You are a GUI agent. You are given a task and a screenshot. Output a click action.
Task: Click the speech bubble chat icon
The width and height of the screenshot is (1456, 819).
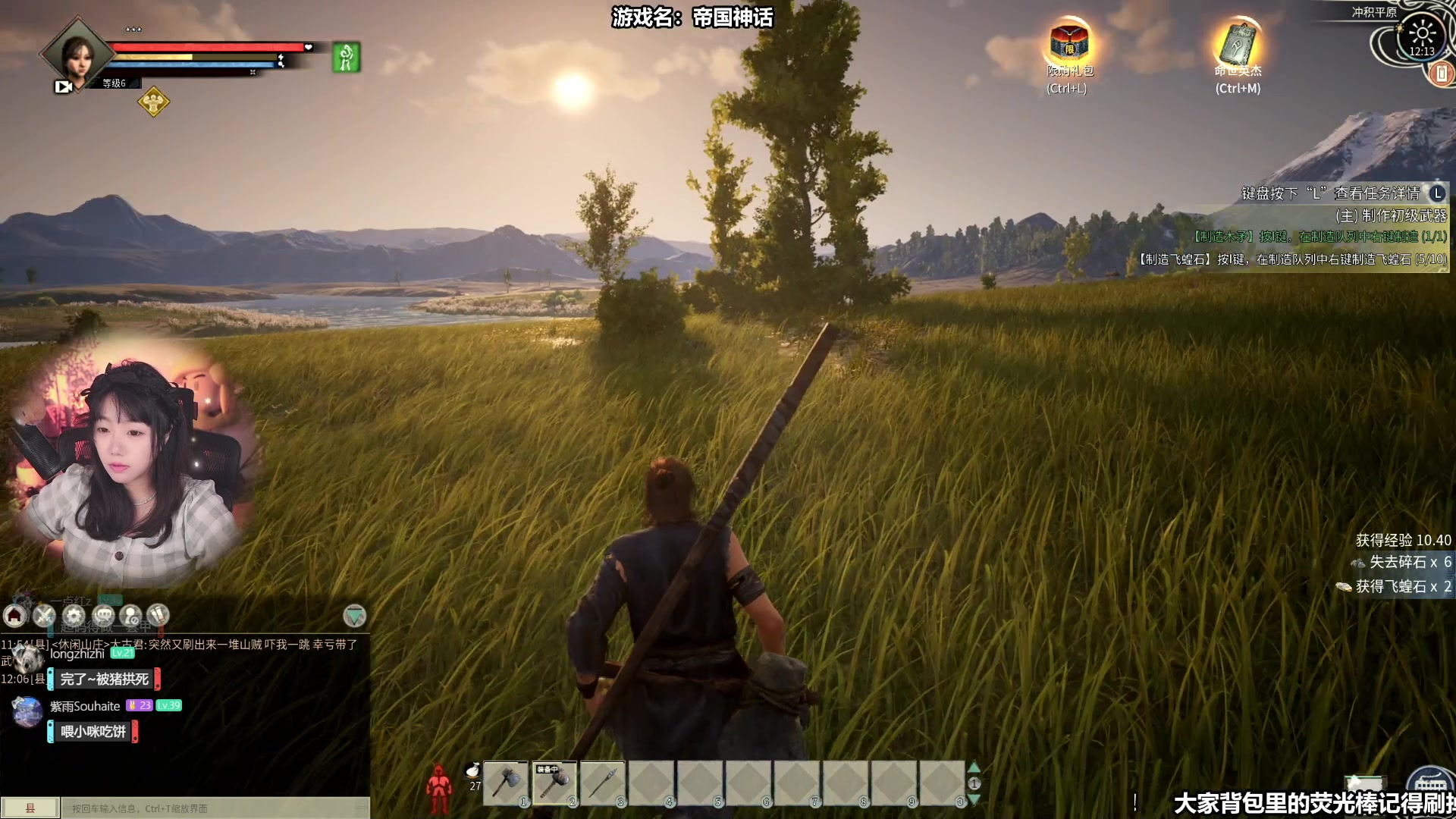click(x=103, y=616)
